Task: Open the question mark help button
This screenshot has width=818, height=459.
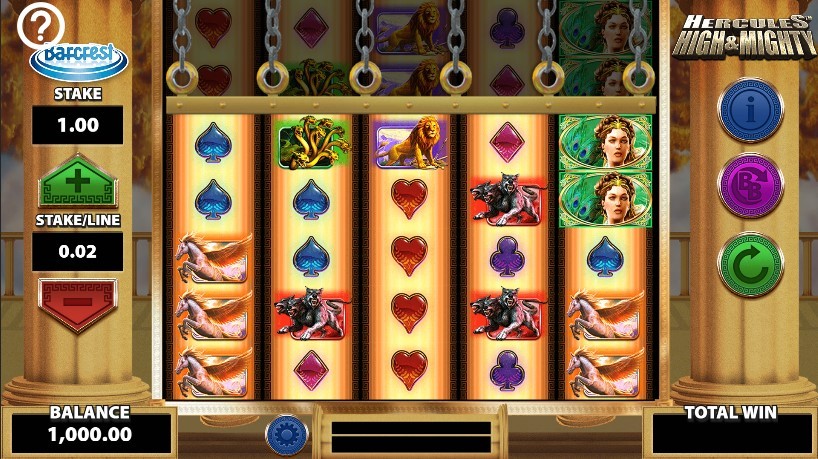Action: click(41, 25)
